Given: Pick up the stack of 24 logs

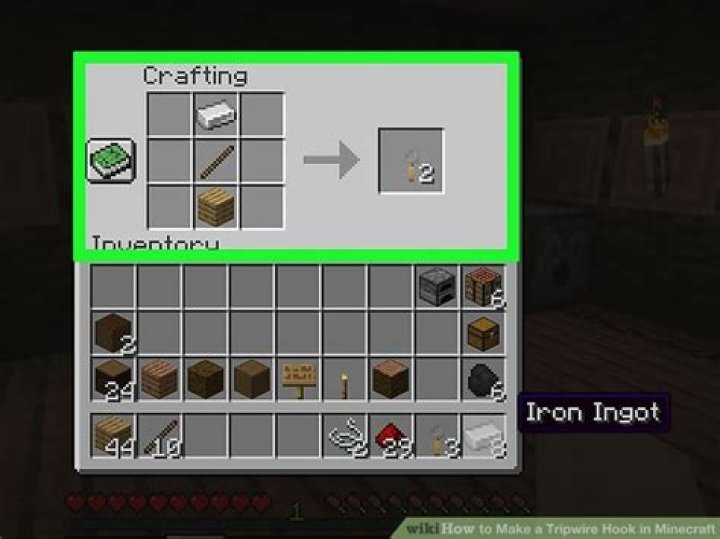Looking at the screenshot, I should [x=112, y=379].
